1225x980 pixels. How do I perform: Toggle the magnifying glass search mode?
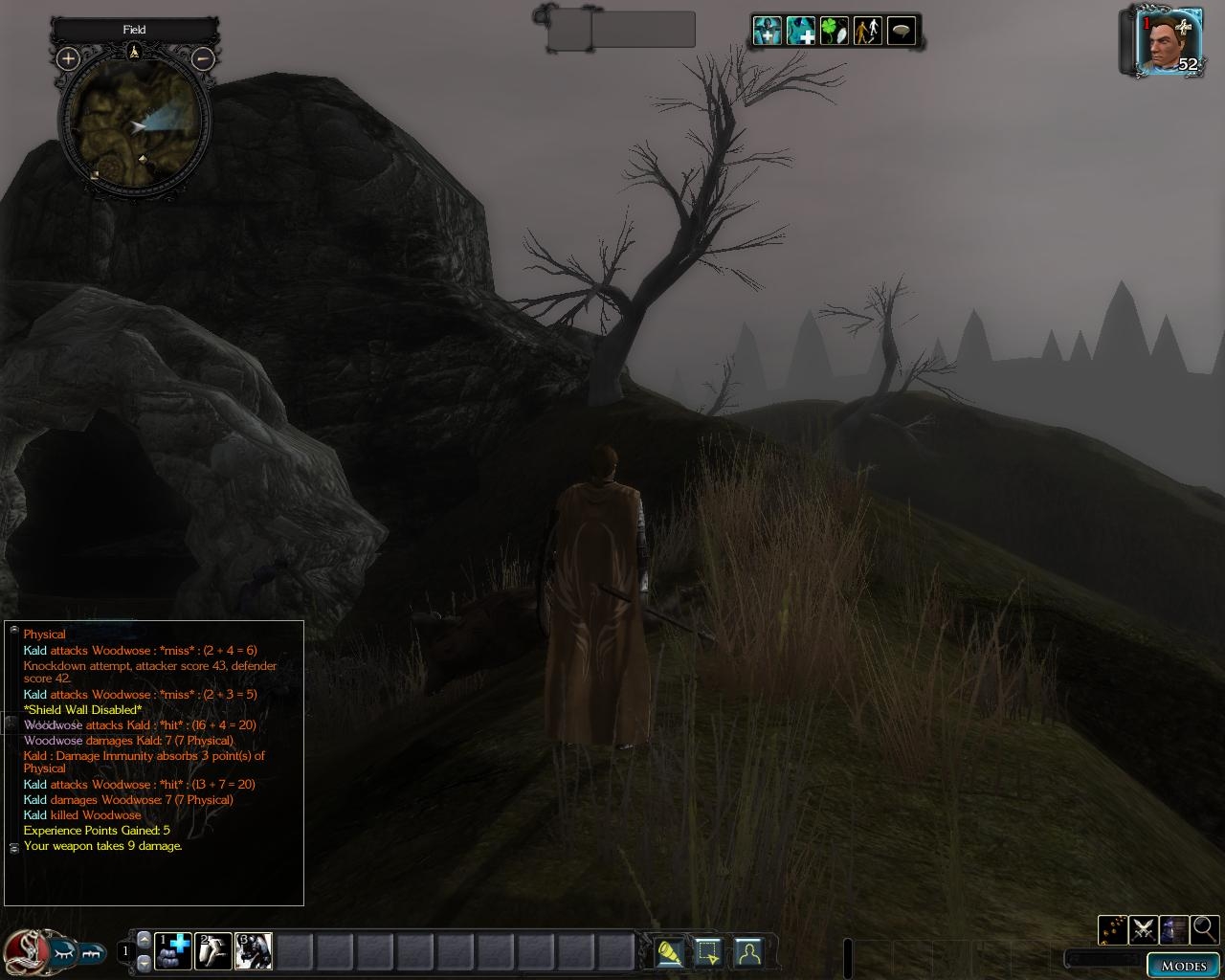(1204, 929)
